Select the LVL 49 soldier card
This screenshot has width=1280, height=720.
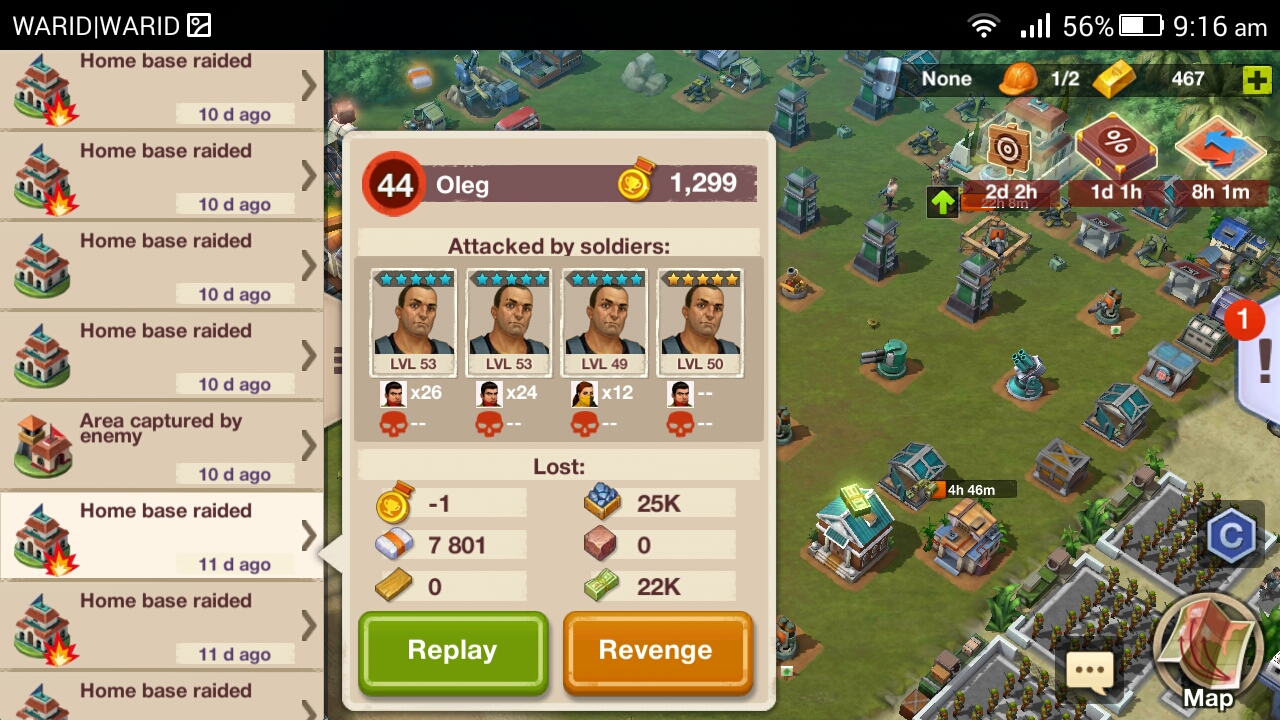pos(605,322)
